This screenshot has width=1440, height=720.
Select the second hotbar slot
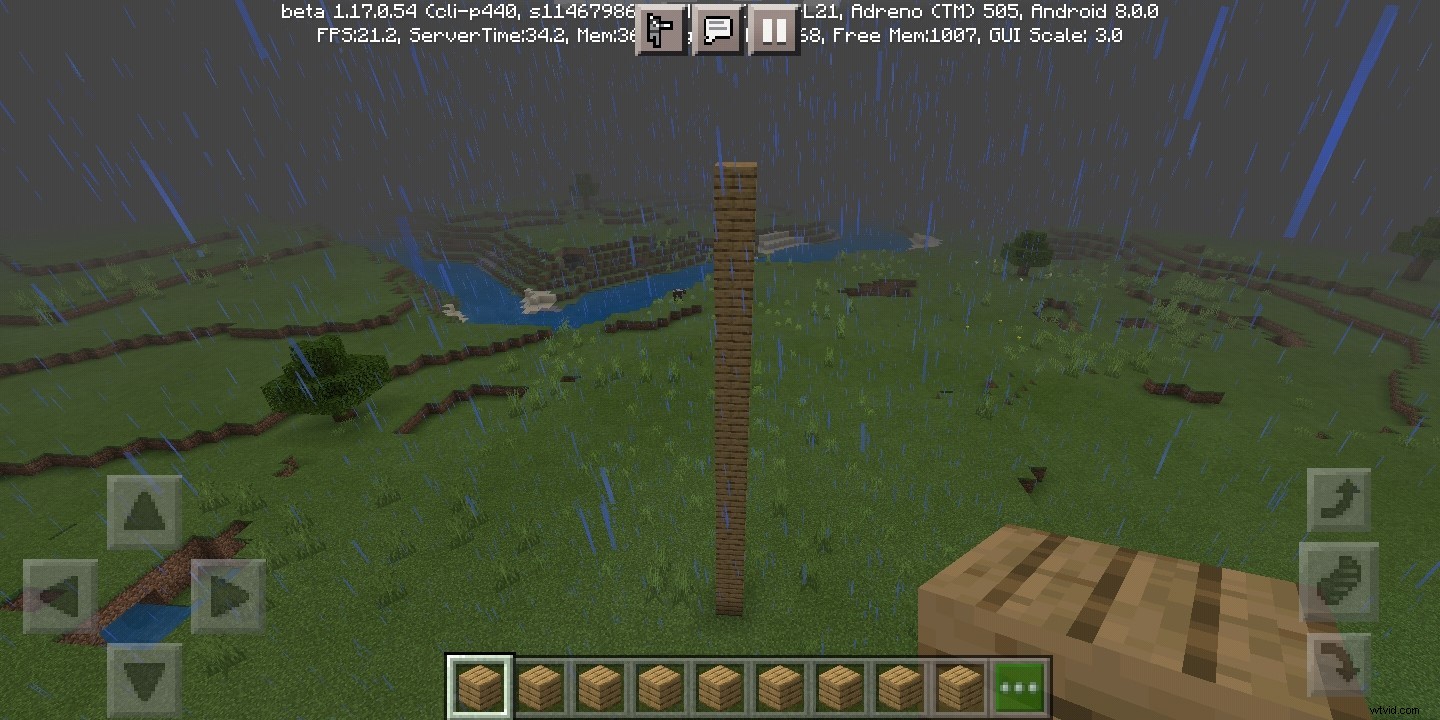(539, 685)
